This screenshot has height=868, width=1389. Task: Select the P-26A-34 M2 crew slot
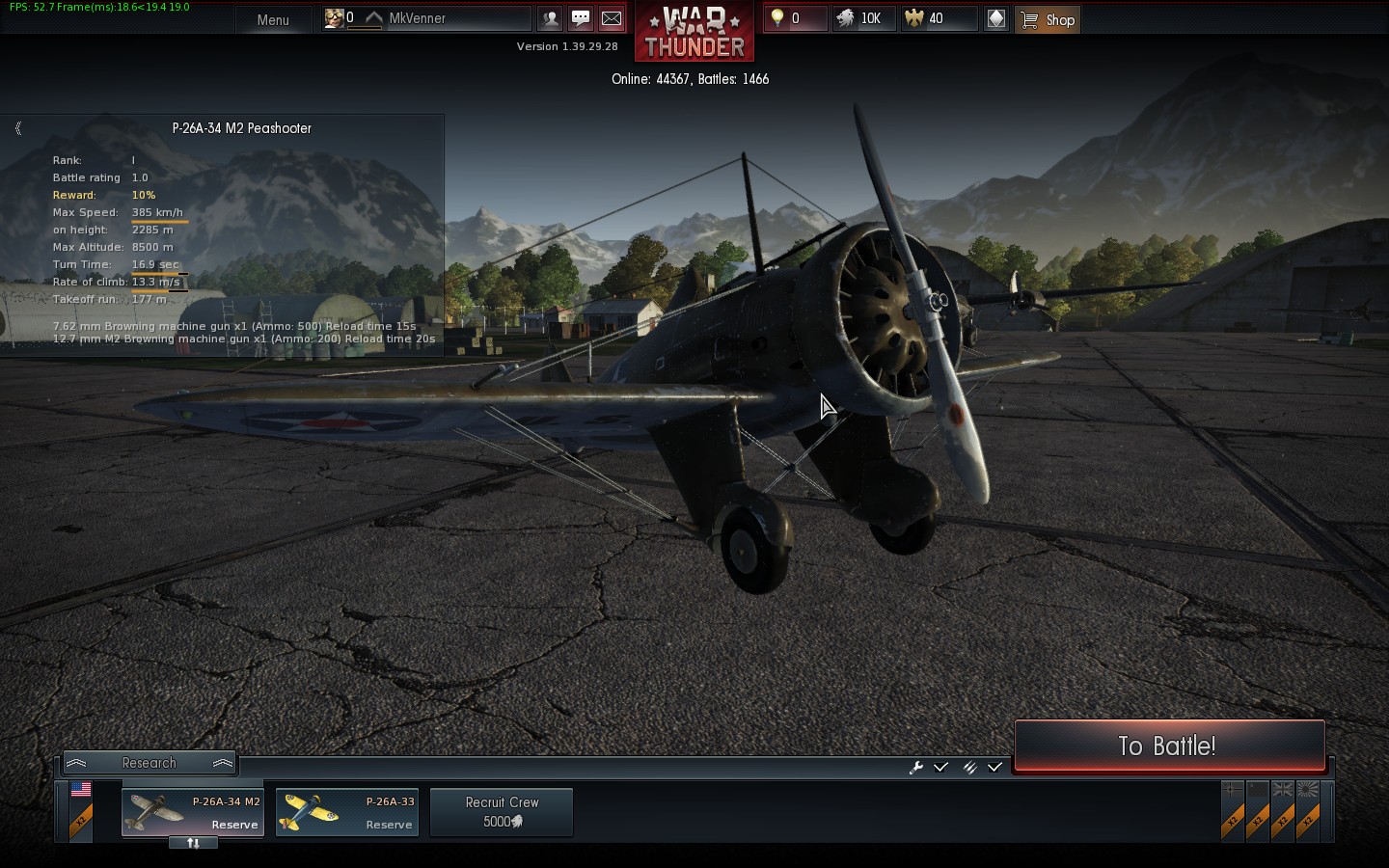(193, 812)
